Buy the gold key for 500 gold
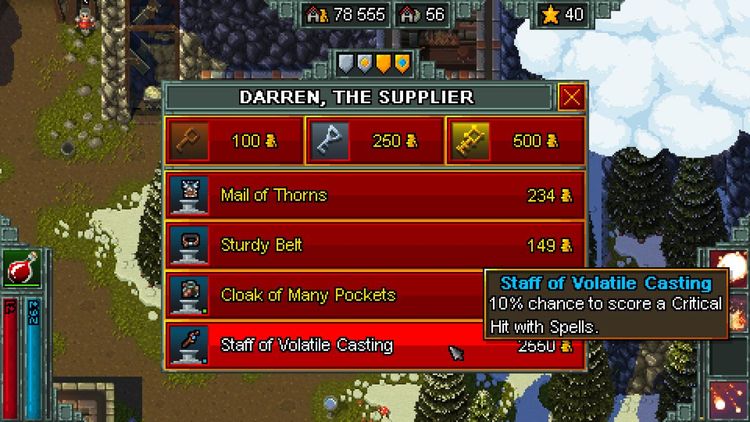 (x=514, y=141)
